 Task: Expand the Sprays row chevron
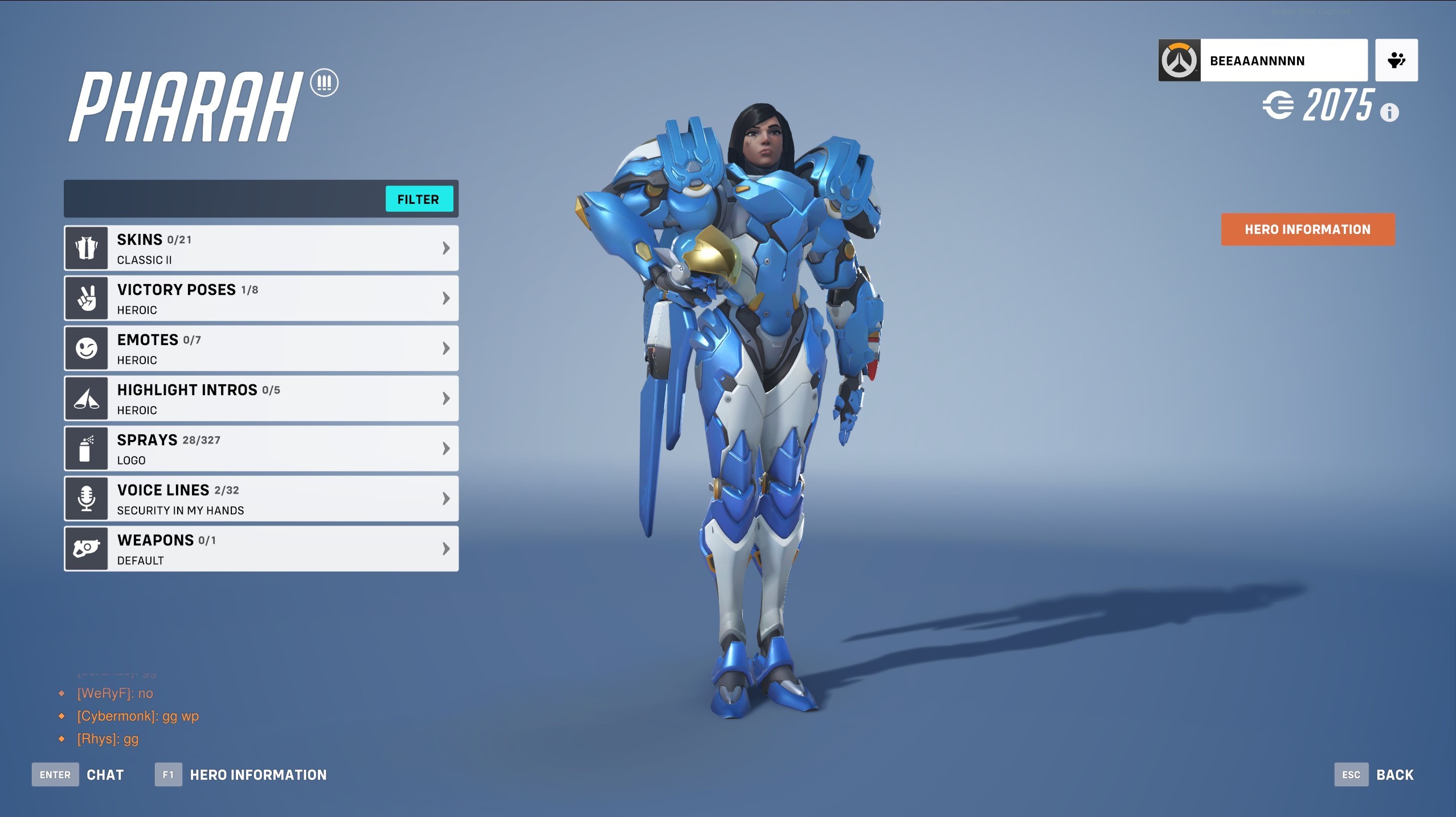click(x=445, y=448)
